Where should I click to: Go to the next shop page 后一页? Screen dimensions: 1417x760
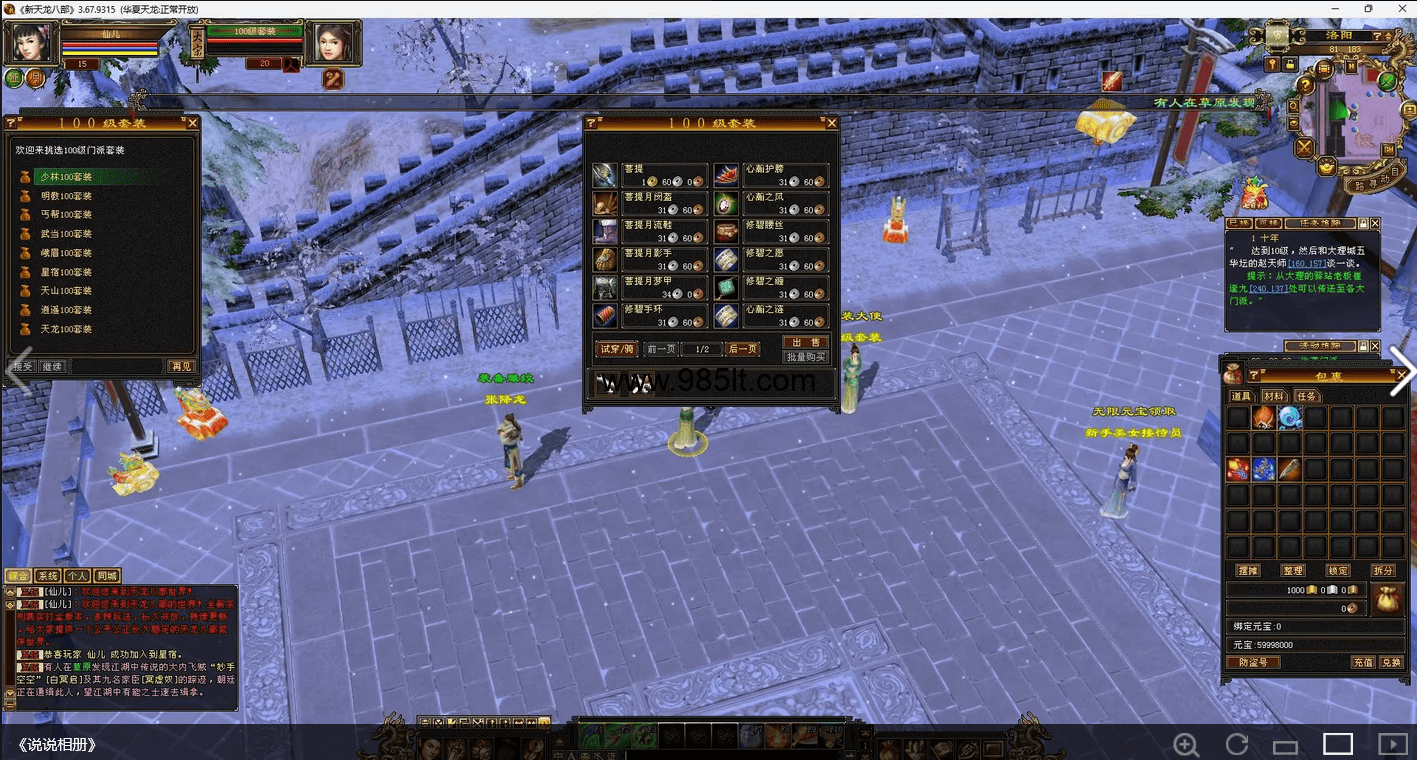tap(742, 349)
